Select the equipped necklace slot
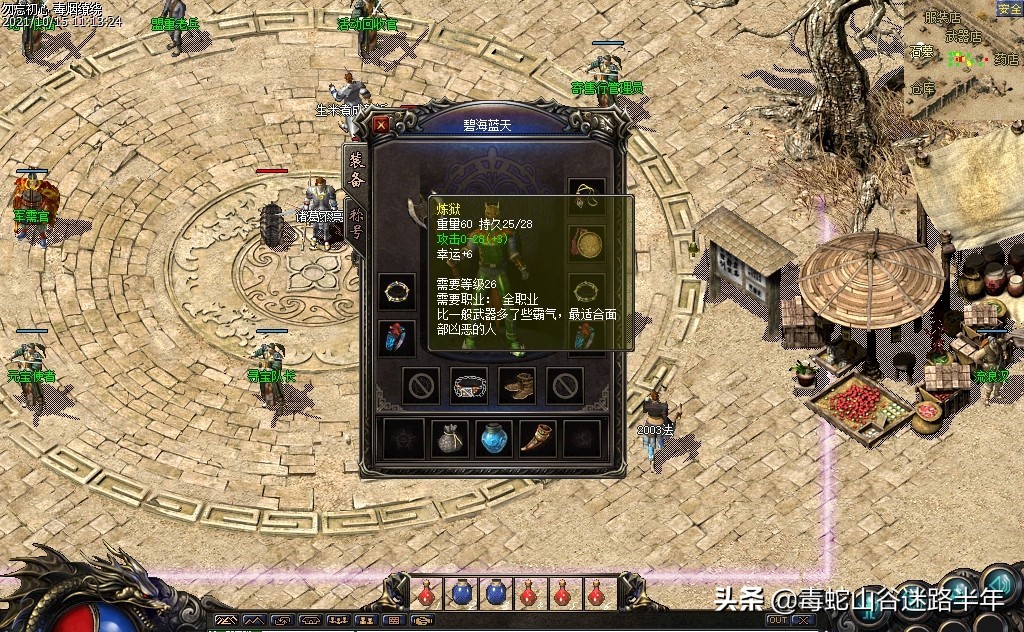The image size is (1024, 632). (587, 194)
